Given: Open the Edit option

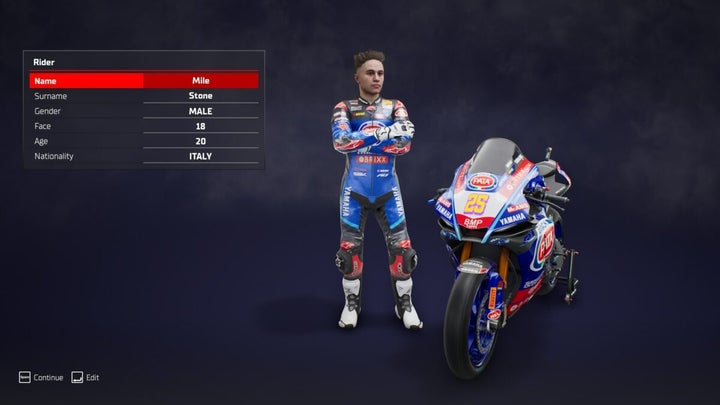Looking at the screenshot, I should 85,377.
